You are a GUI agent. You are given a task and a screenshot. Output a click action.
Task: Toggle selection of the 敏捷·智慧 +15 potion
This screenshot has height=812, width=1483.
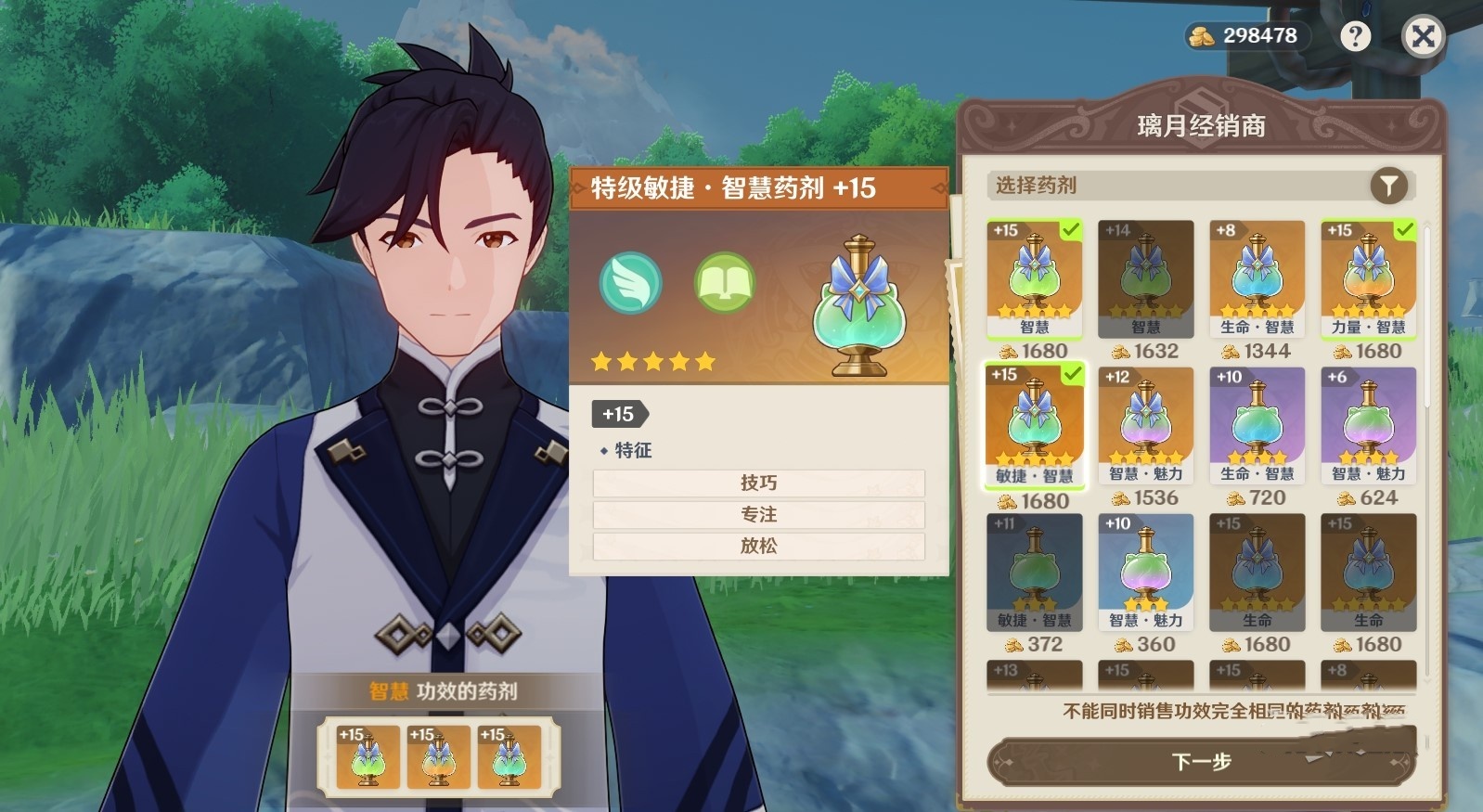pyautogui.click(x=1033, y=425)
